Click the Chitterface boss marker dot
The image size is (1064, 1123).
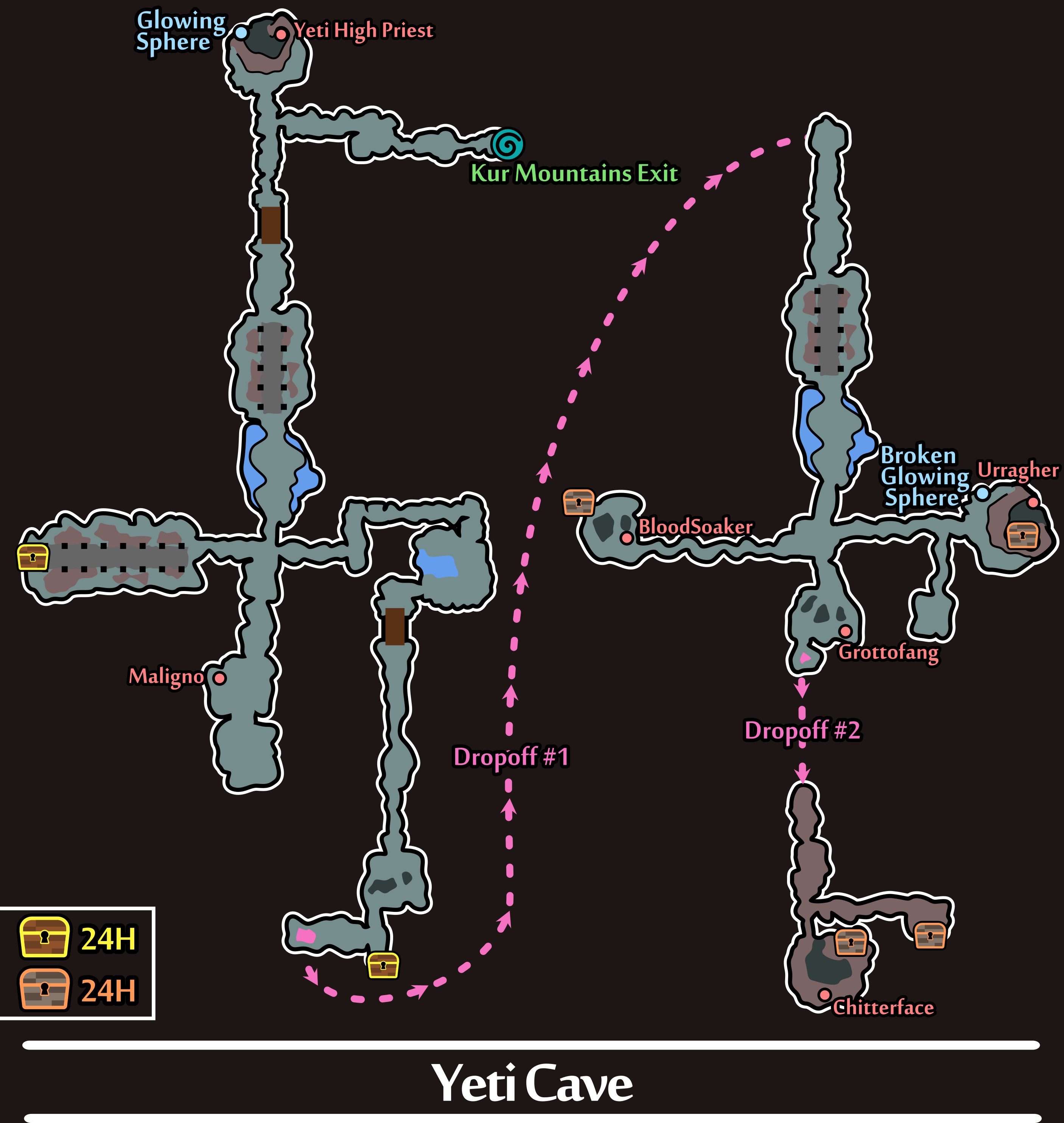coord(825,994)
